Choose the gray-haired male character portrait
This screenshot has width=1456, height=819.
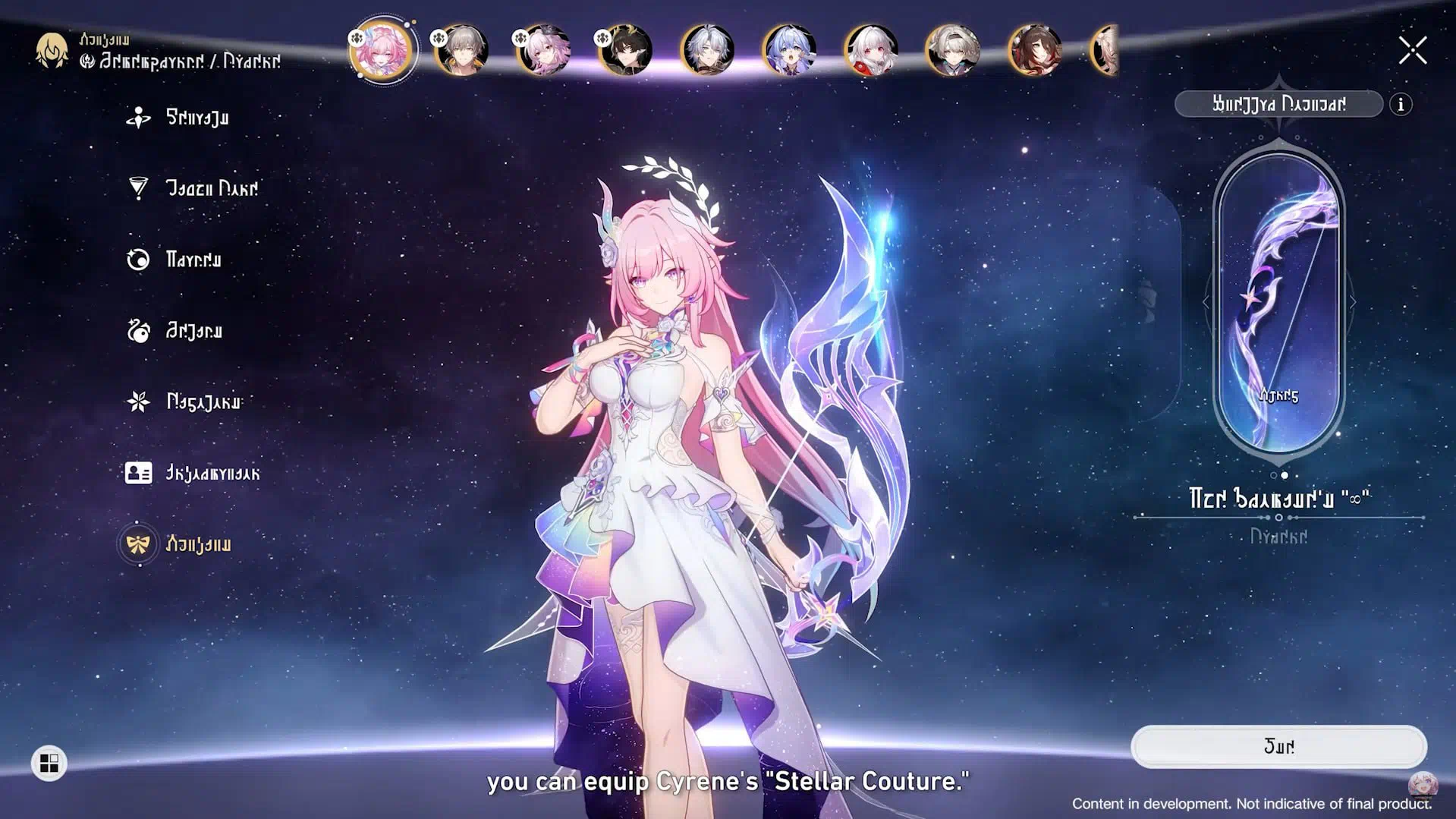(461, 50)
